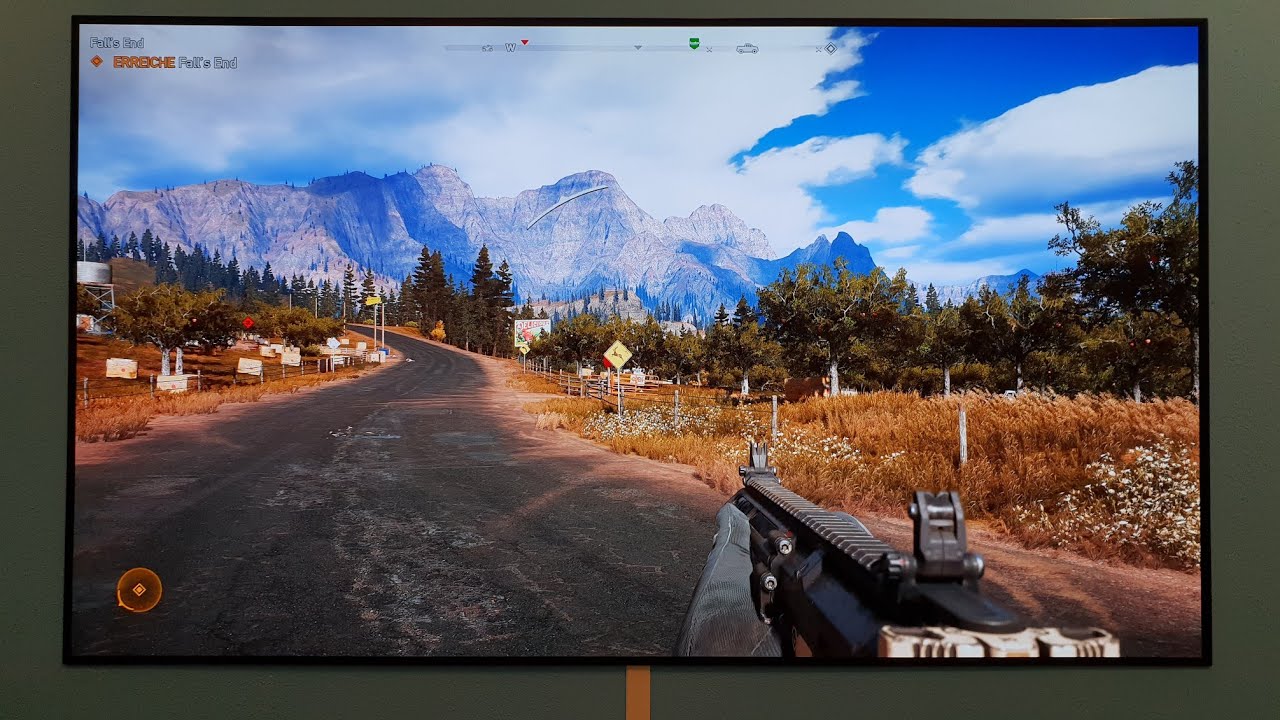Click the yellow deer crossing road sign
The height and width of the screenshot is (720, 1280).
coord(620,355)
